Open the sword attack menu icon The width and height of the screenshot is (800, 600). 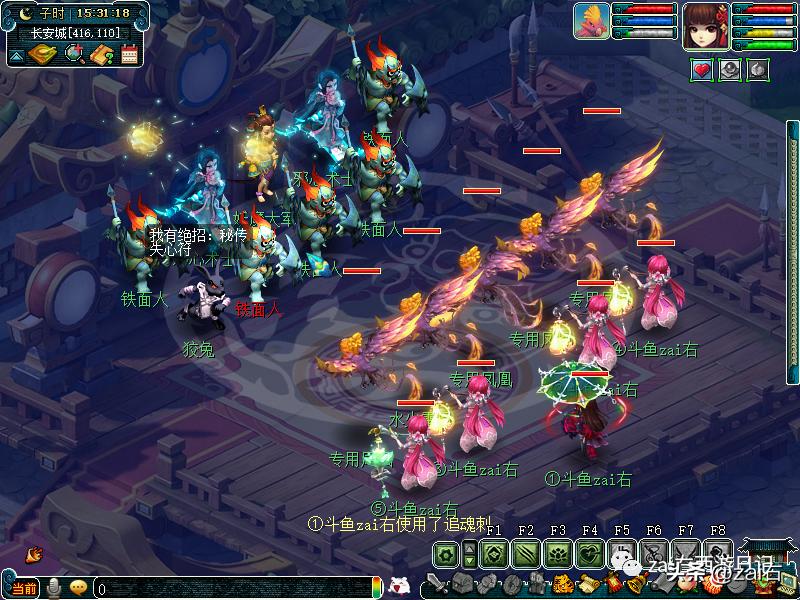point(435,584)
